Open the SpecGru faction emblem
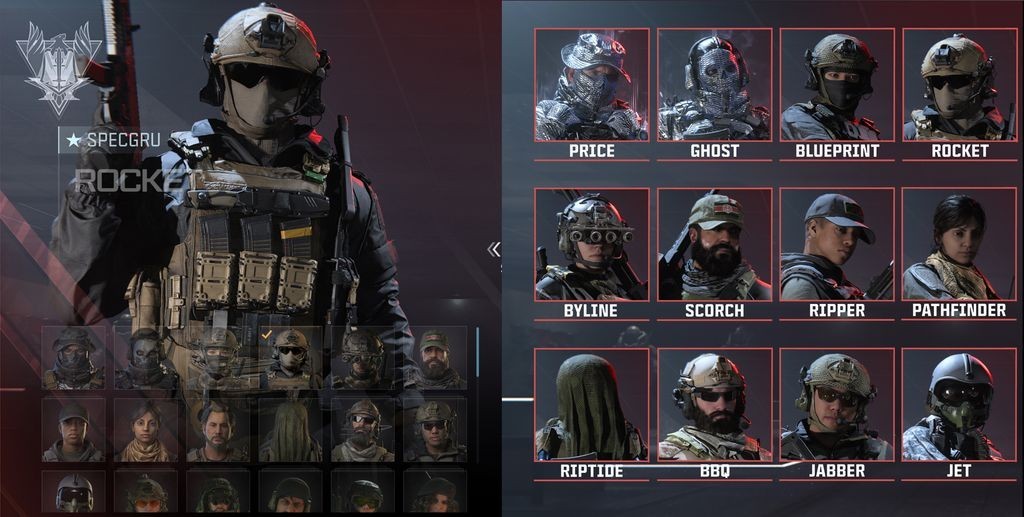The width and height of the screenshot is (1024, 517). (60, 69)
